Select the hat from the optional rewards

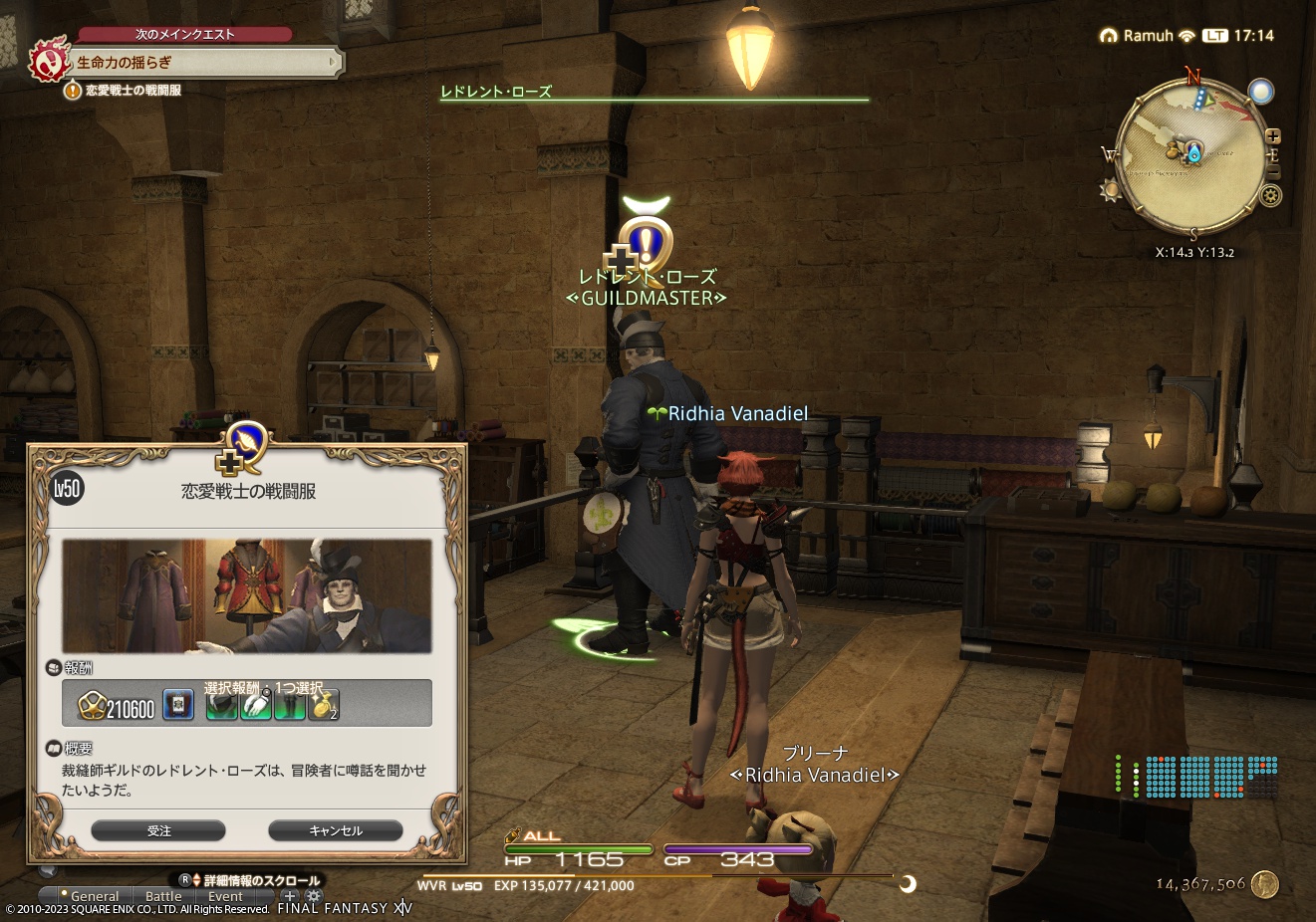pyautogui.click(x=221, y=704)
